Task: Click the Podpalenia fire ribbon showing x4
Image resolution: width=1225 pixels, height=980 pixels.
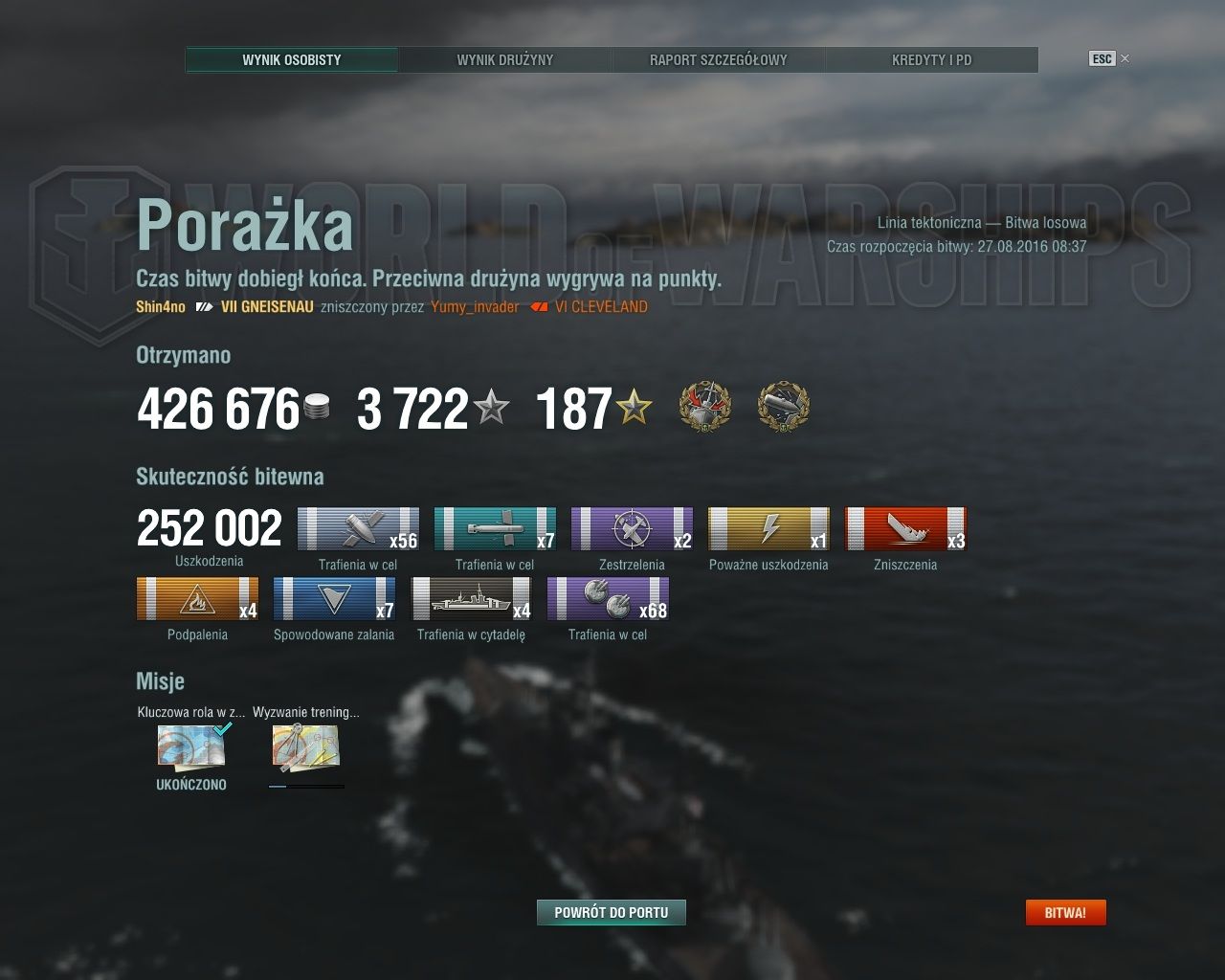Action: coord(196,600)
